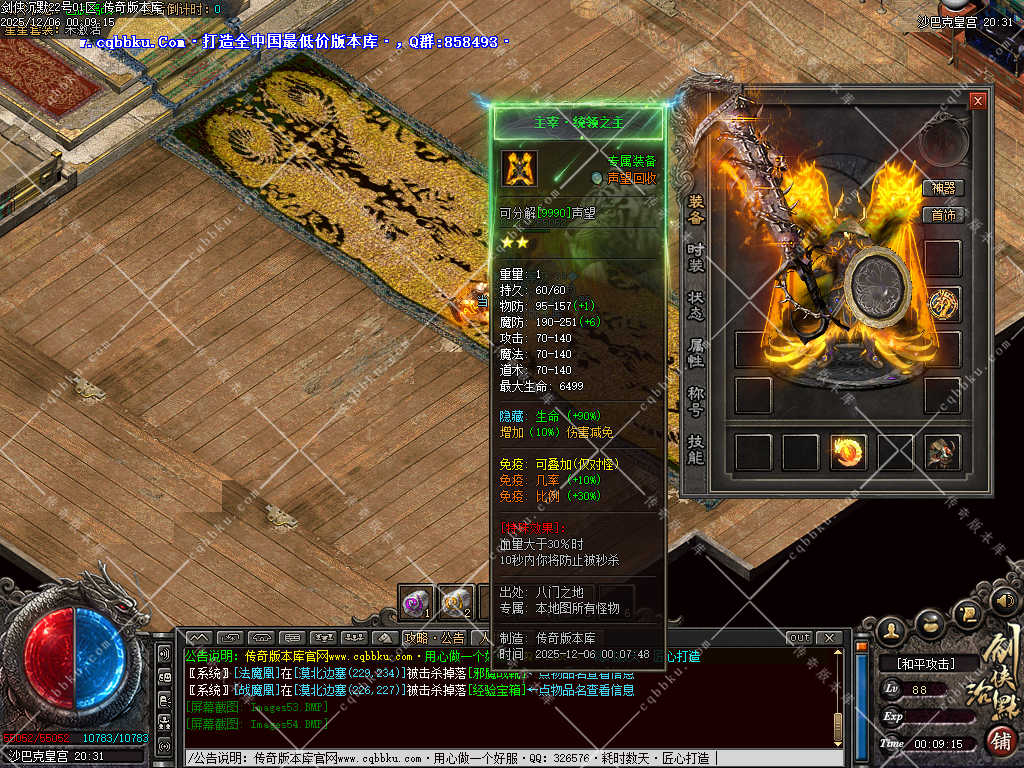Switch to the 属性 attributes tab
The width and height of the screenshot is (1024, 768).
tap(696, 353)
